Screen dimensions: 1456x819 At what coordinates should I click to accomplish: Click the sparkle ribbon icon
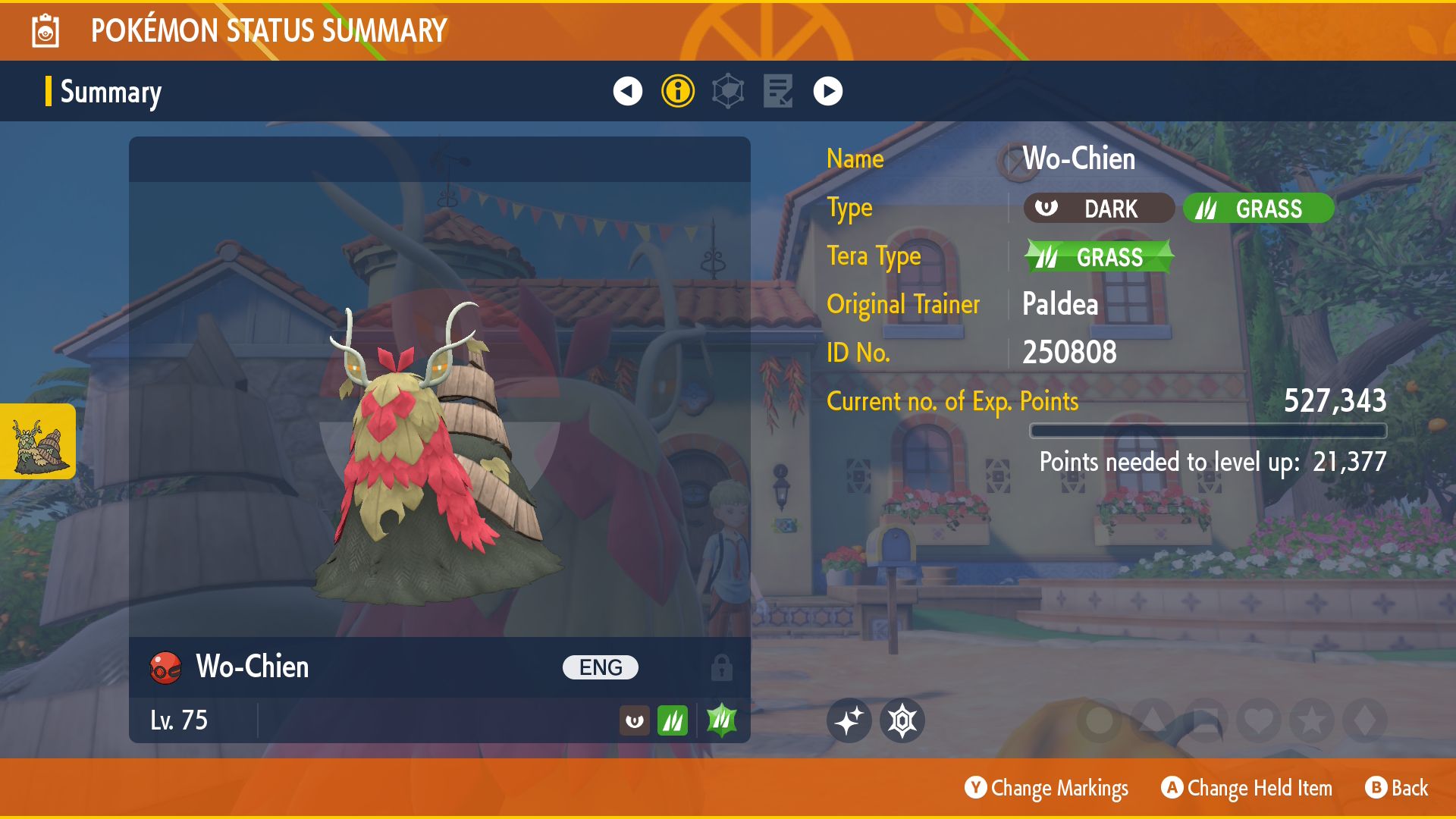pyautogui.click(x=849, y=720)
